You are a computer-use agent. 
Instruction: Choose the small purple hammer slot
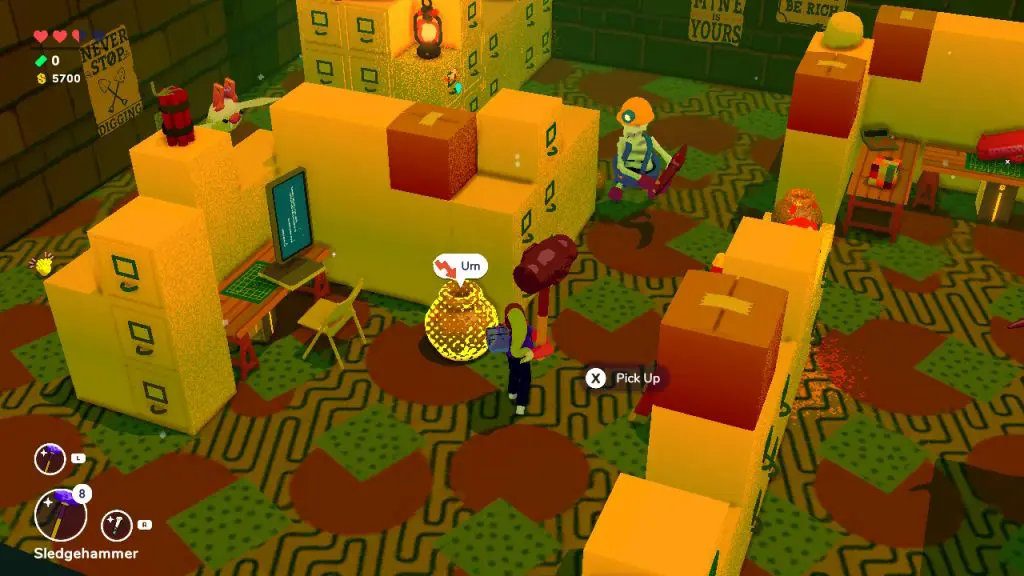tap(49, 459)
